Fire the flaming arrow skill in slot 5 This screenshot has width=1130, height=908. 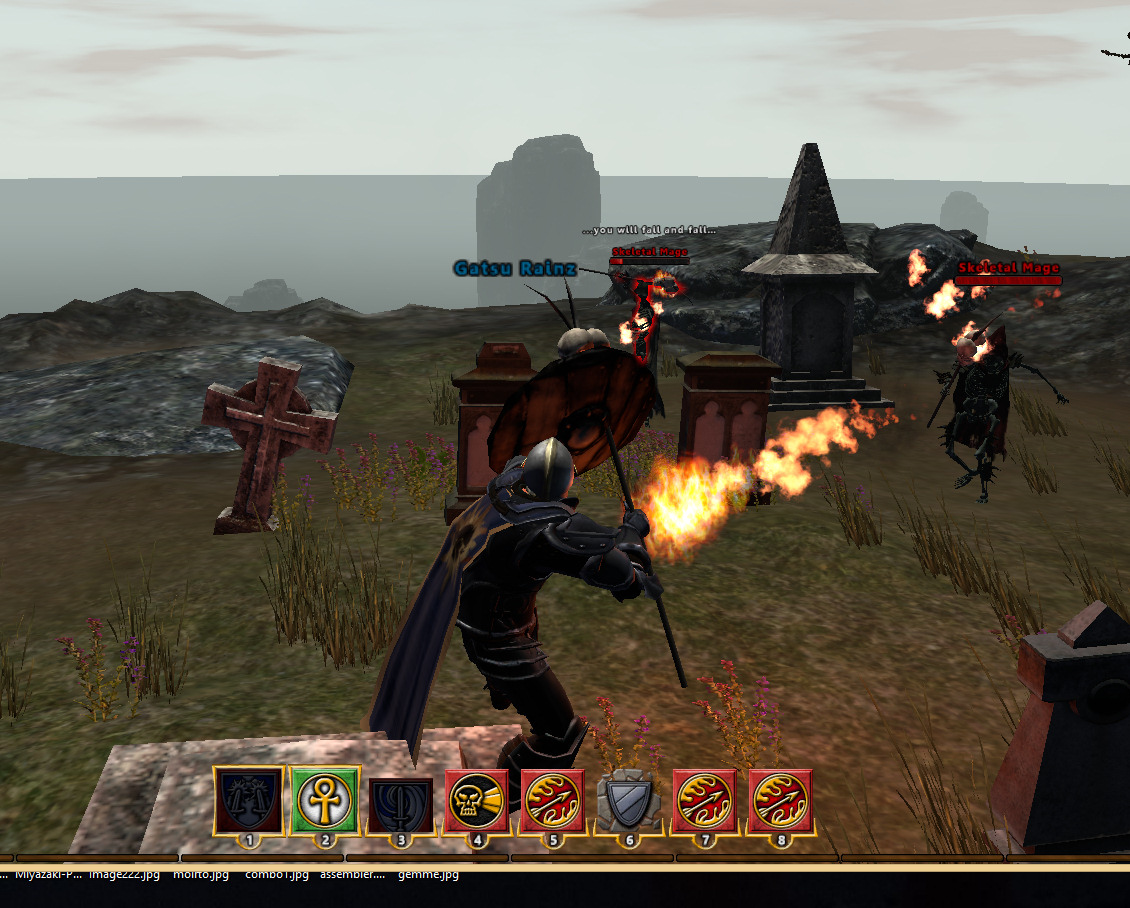(553, 801)
